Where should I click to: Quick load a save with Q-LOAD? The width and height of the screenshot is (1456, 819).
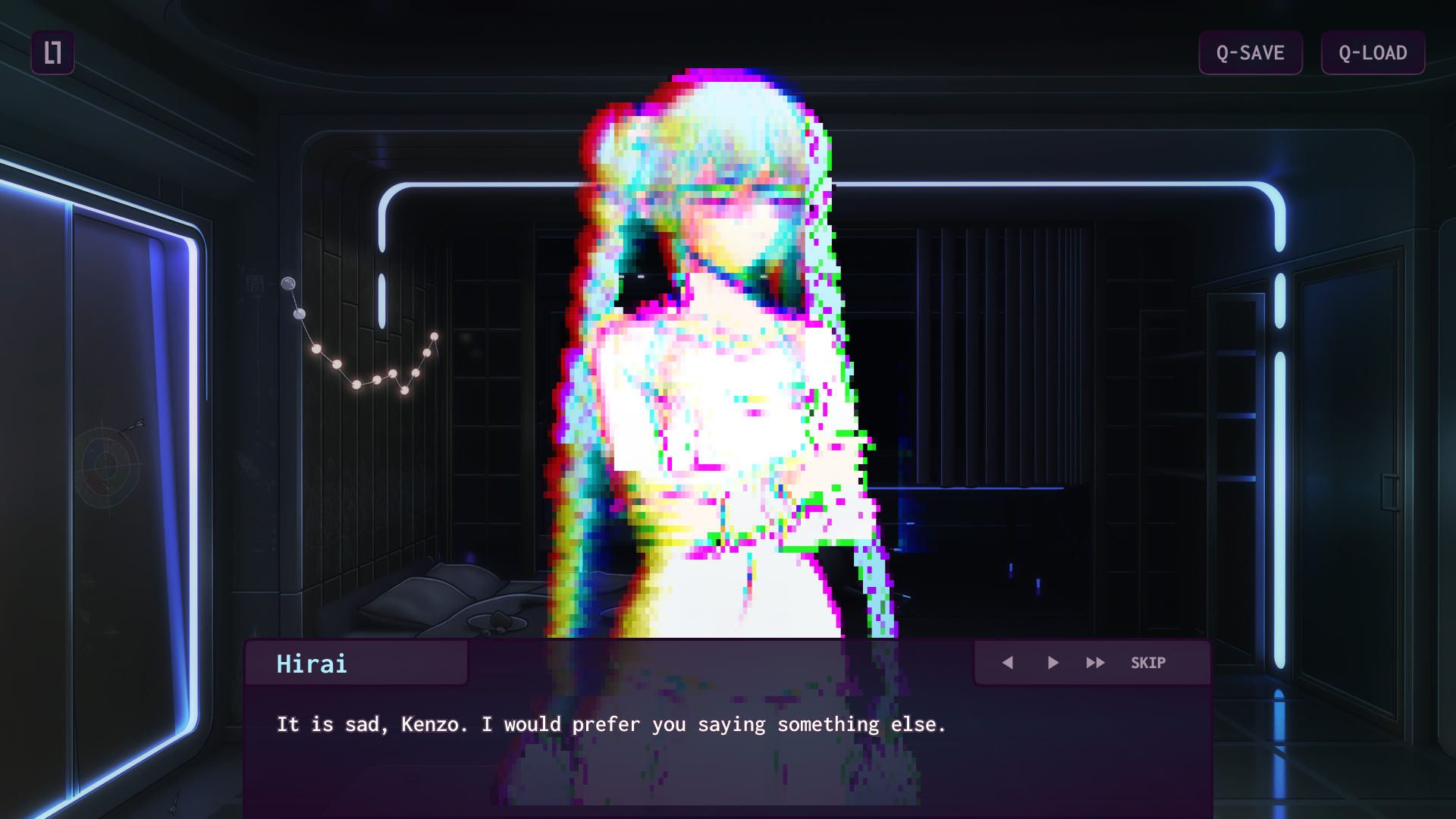[x=1372, y=53]
